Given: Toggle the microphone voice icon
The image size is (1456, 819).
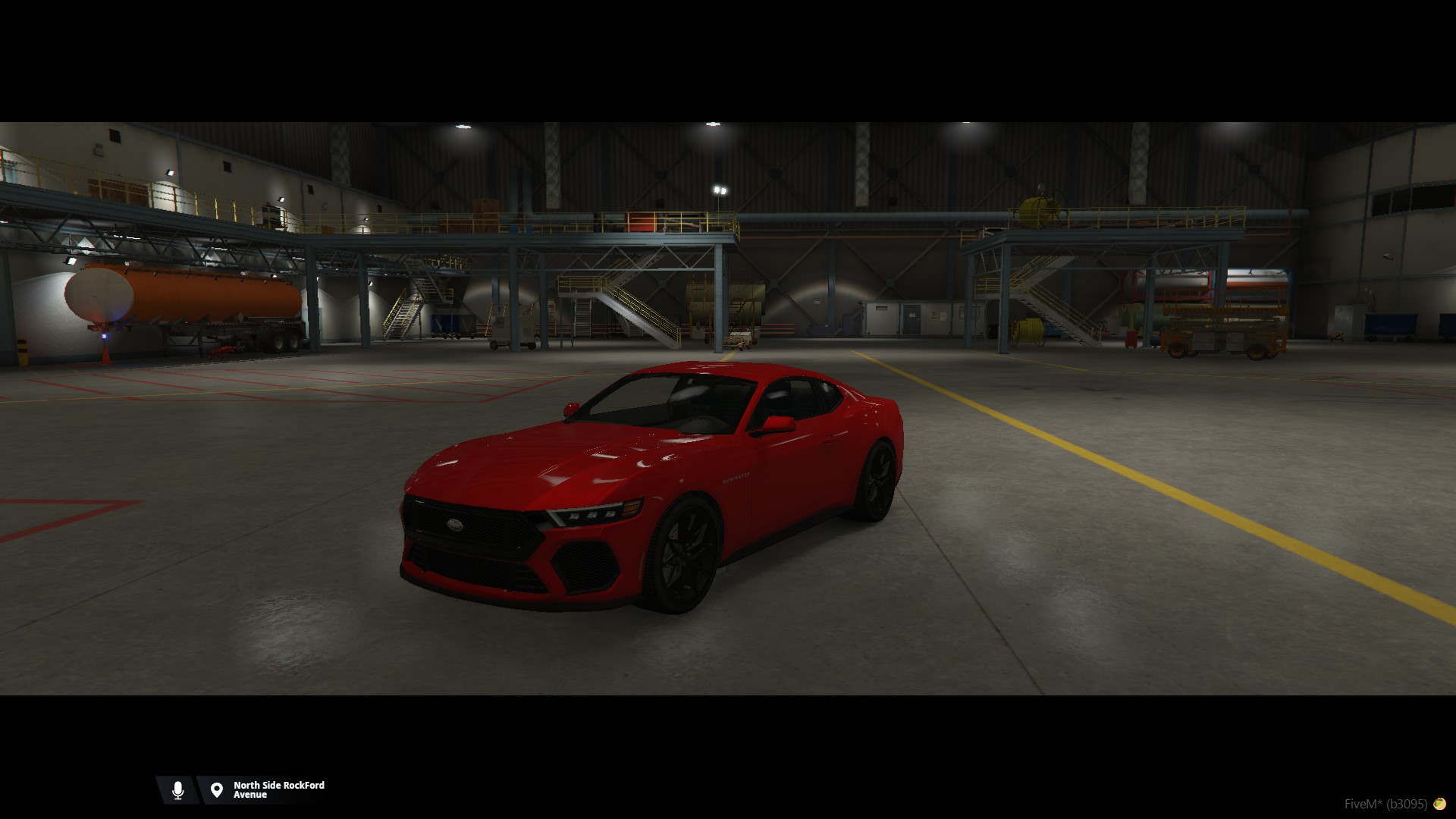Looking at the screenshot, I should click(178, 790).
